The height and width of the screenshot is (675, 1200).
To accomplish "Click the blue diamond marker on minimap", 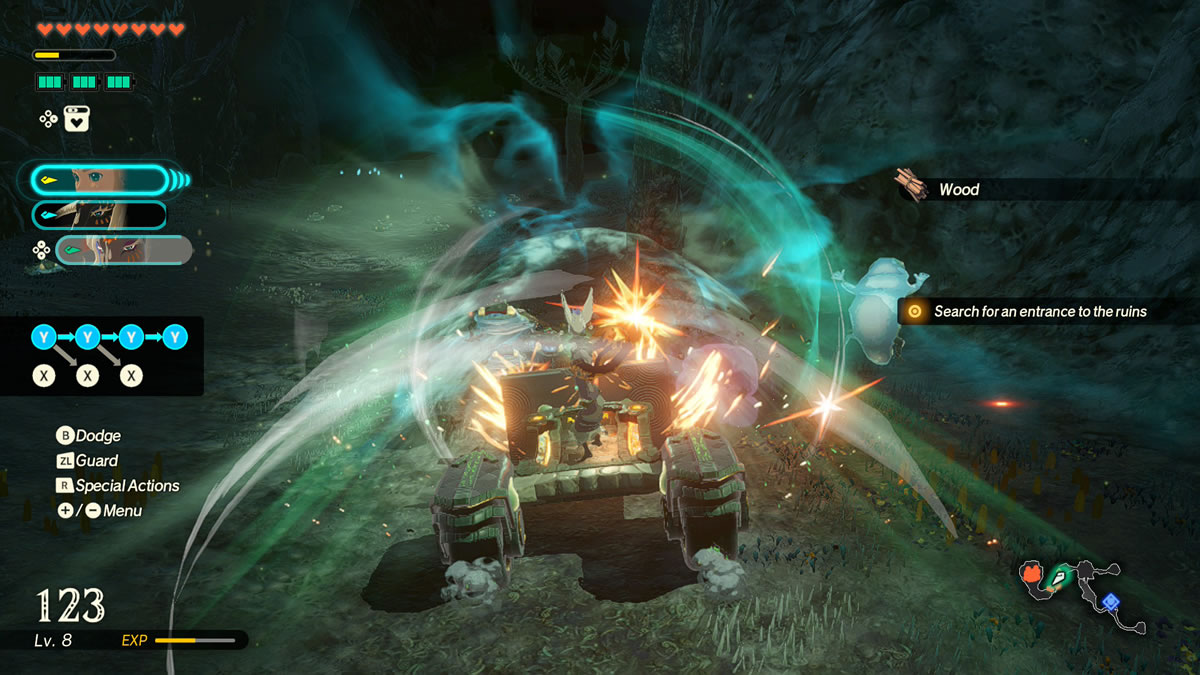I will (1110, 601).
